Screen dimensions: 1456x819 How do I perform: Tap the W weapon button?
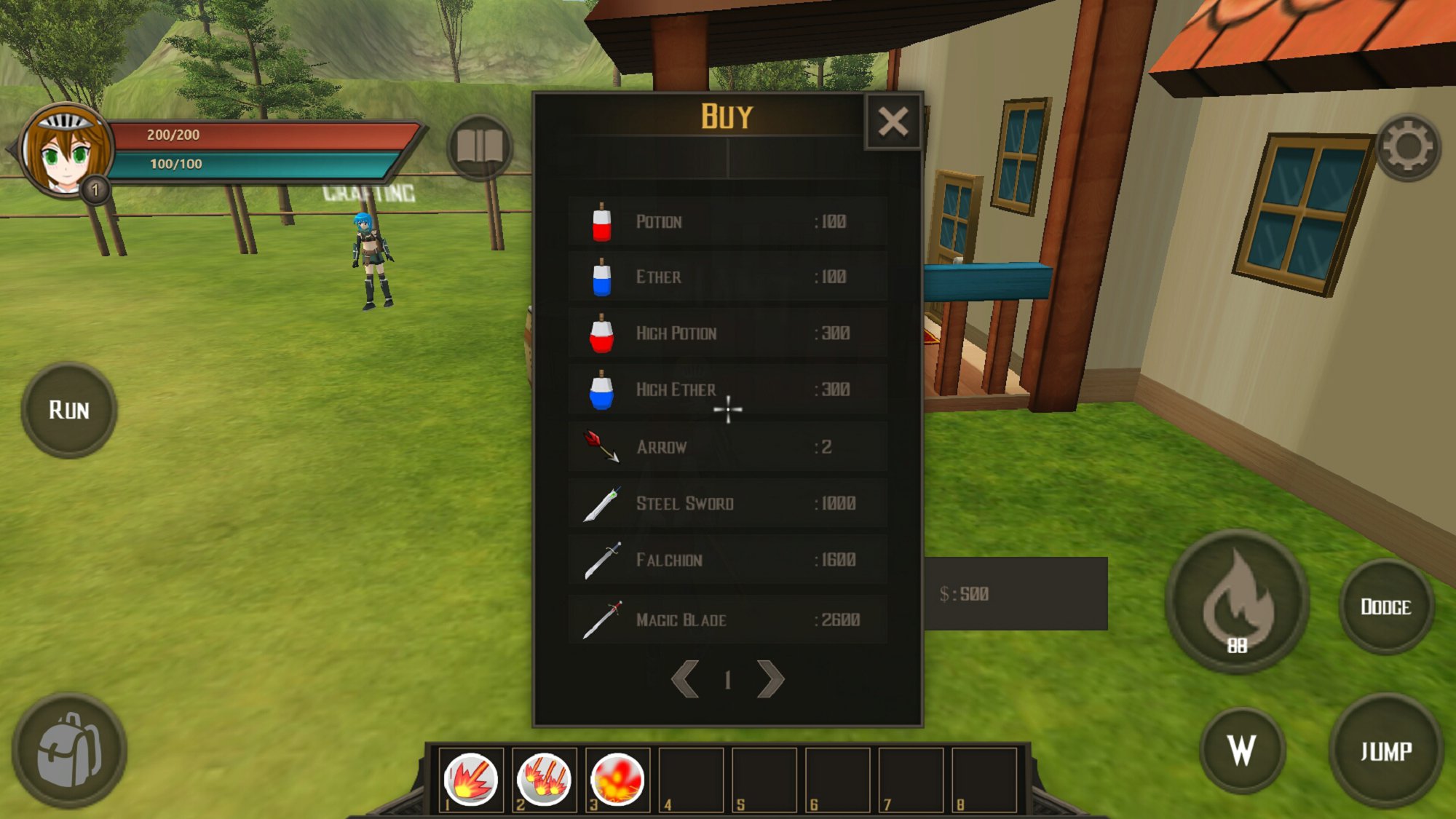point(1242,750)
